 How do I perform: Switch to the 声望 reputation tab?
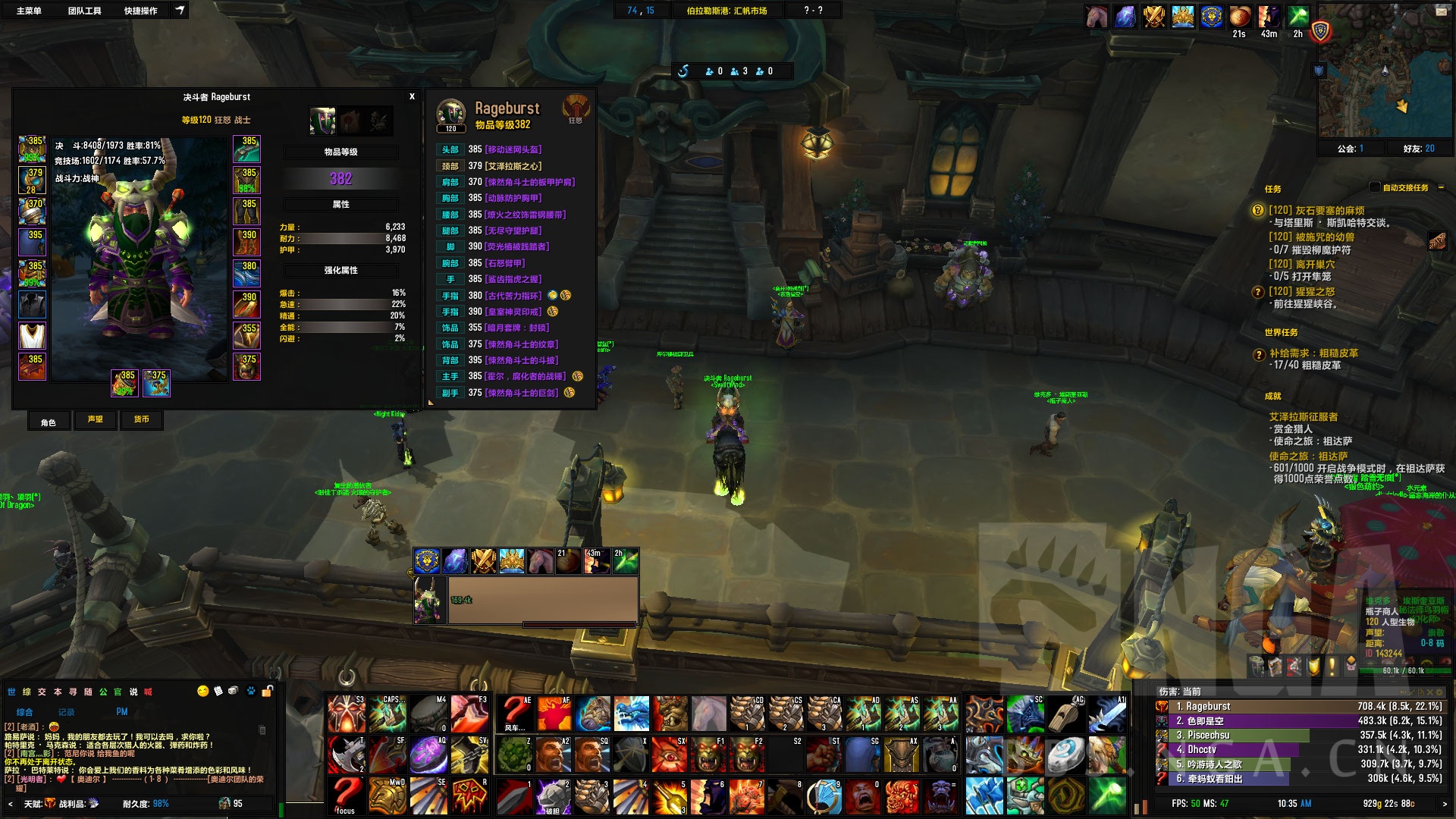tap(96, 419)
